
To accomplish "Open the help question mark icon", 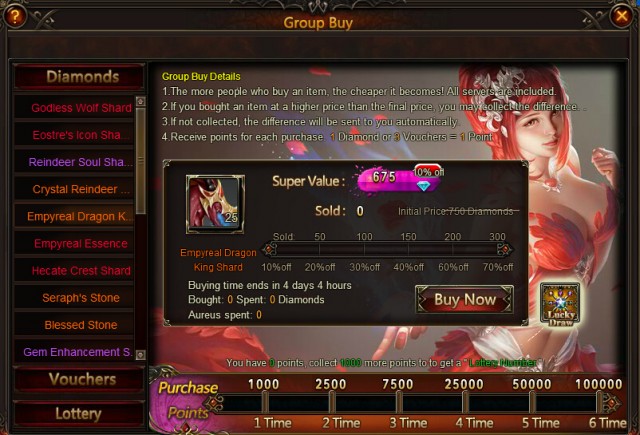I will [16, 17].
